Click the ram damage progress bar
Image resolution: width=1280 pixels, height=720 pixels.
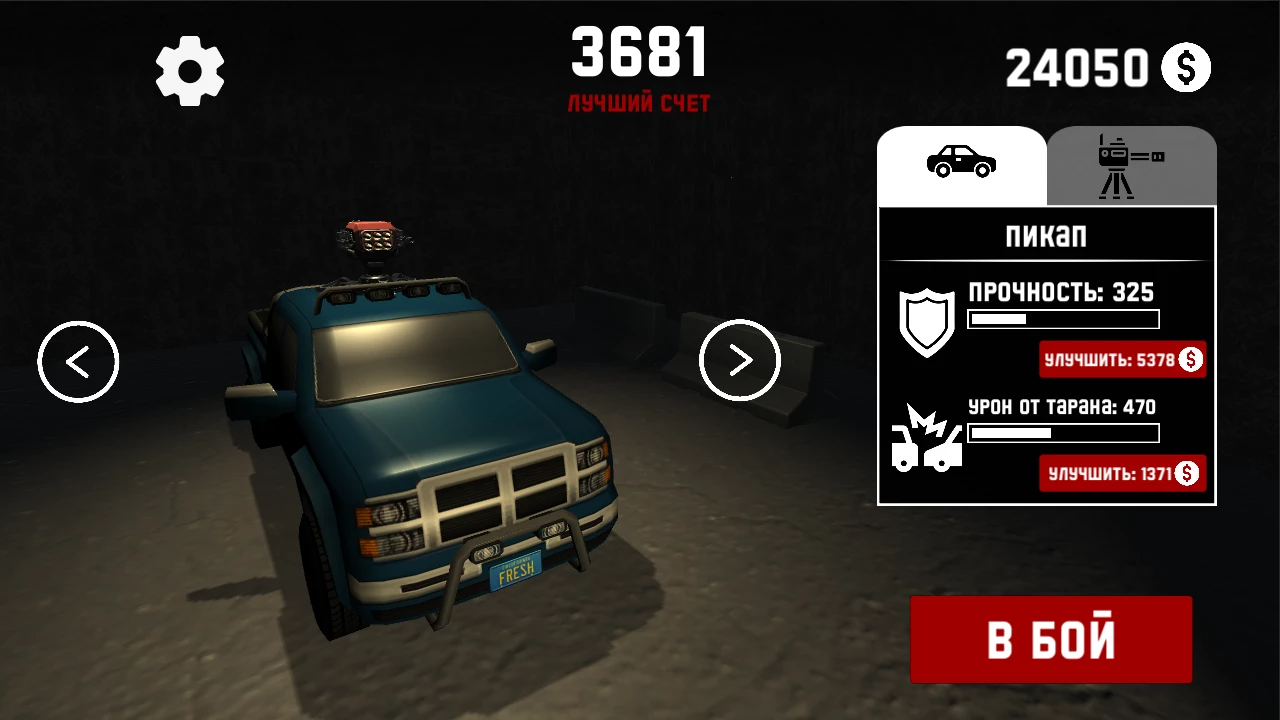(1063, 433)
